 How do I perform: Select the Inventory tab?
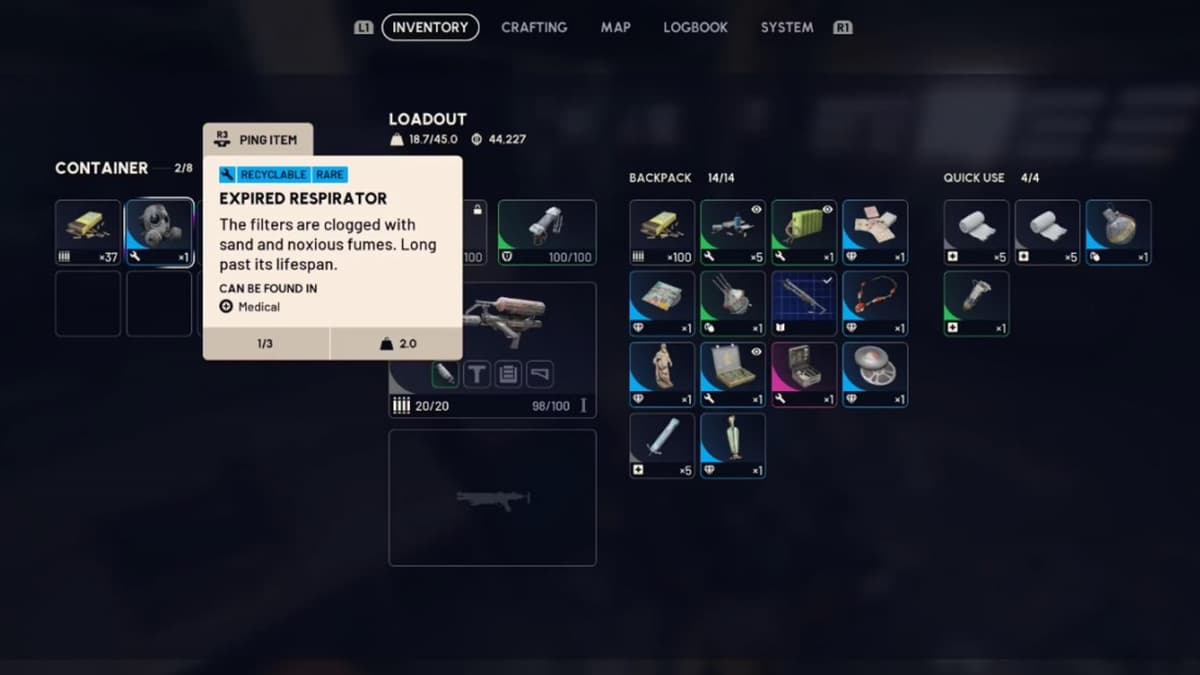pos(430,27)
